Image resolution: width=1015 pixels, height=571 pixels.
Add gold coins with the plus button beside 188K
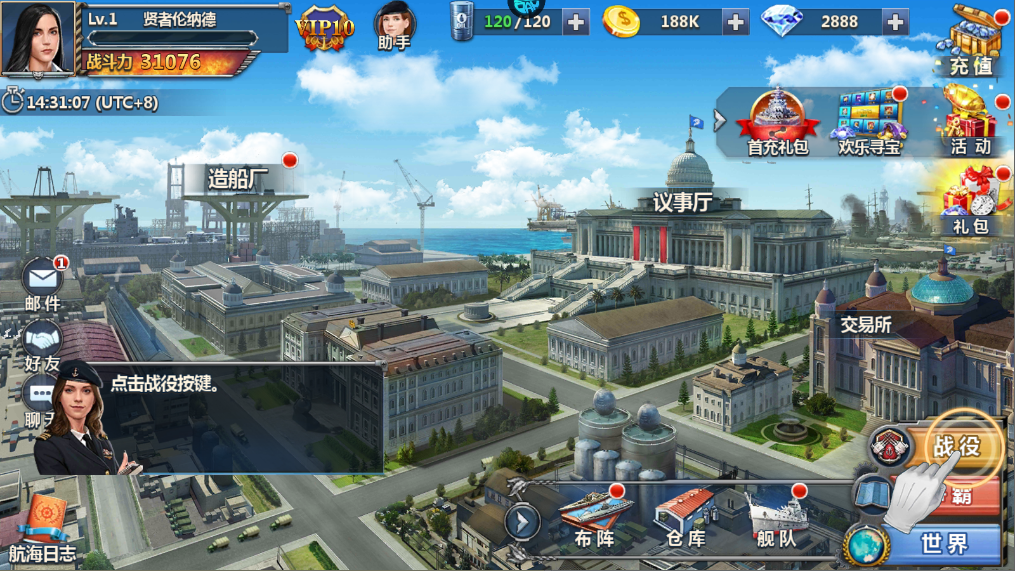point(735,21)
